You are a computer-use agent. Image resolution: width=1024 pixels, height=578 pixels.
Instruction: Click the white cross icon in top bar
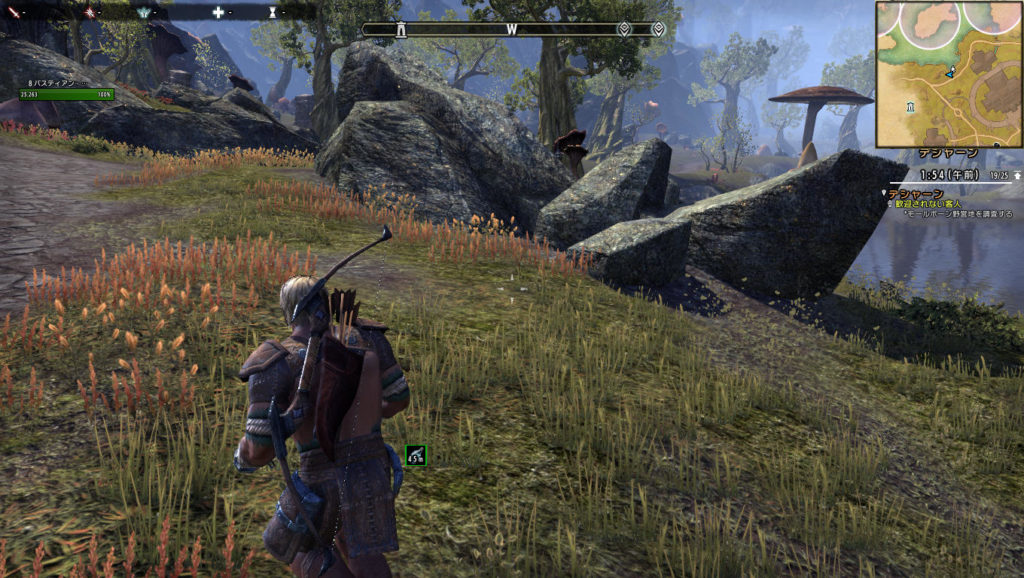tap(218, 12)
